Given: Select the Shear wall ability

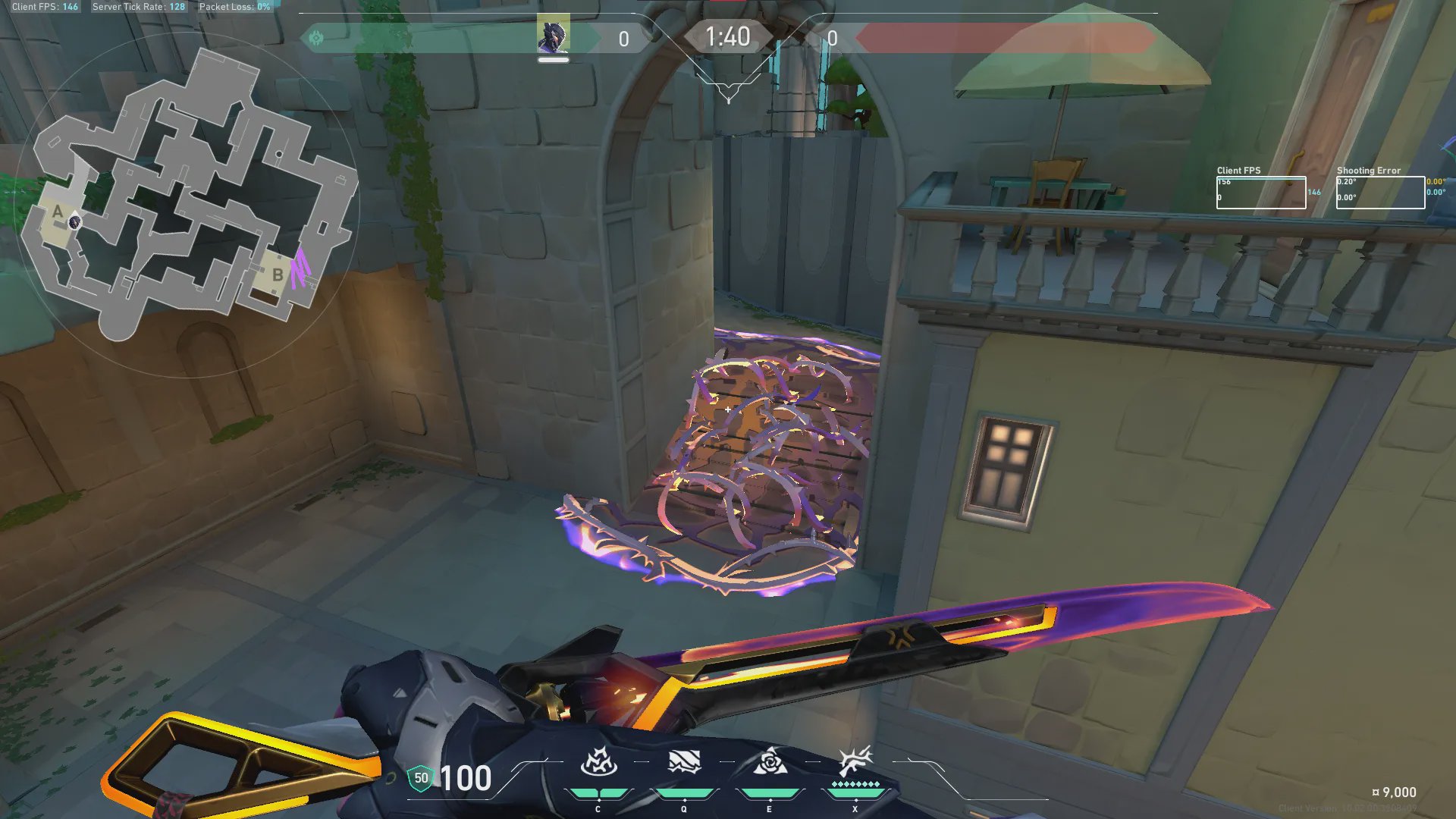Looking at the screenshot, I should 683,762.
